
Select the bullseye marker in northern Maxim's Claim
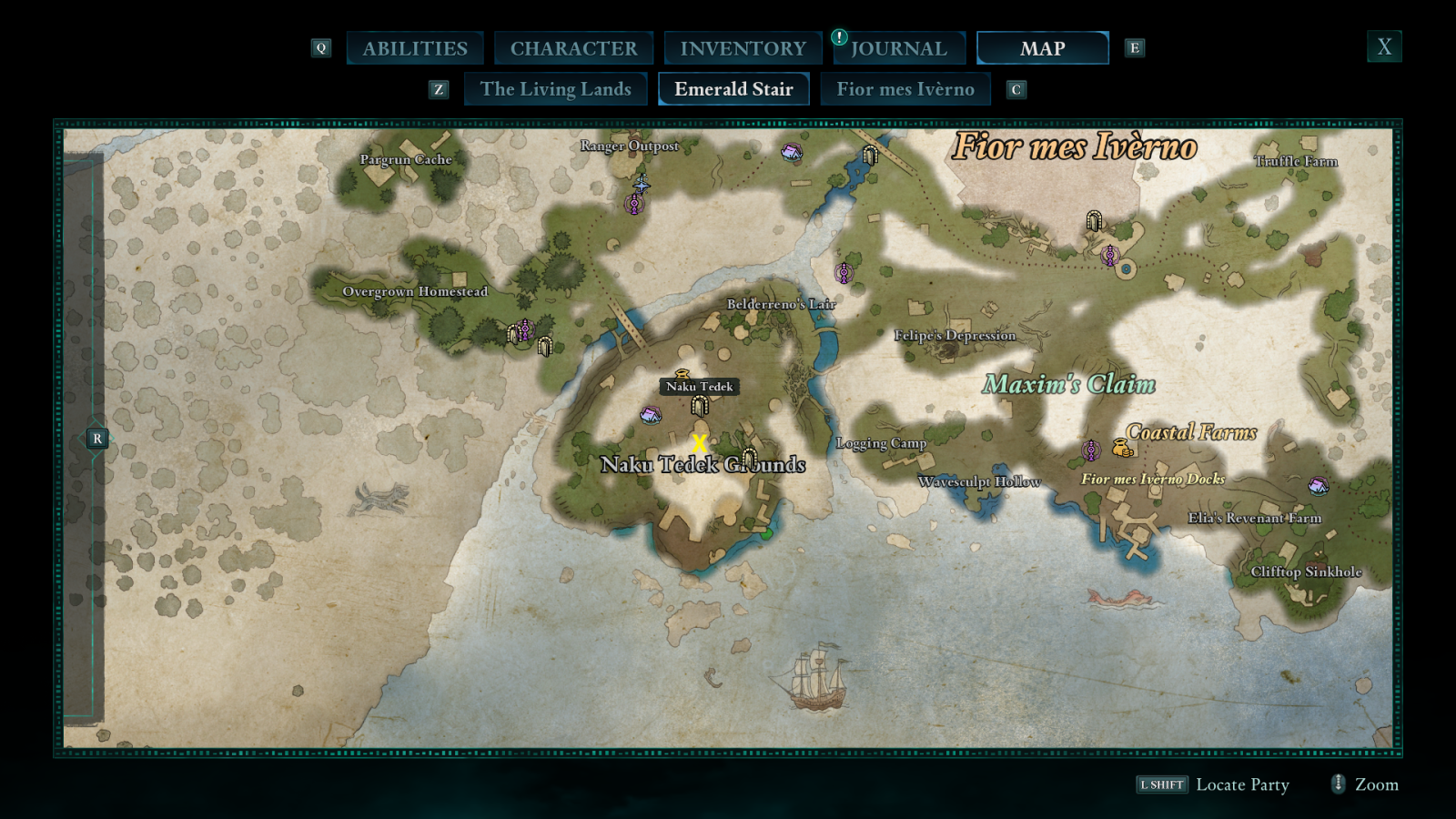(1125, 268)
